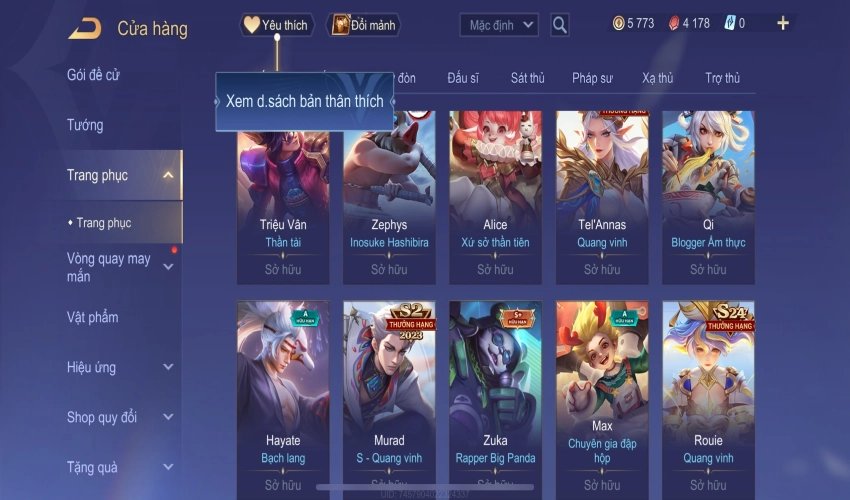Select the Tướng menu entry
The height and width of the screenshot is (500, 850).
(85, 125)
